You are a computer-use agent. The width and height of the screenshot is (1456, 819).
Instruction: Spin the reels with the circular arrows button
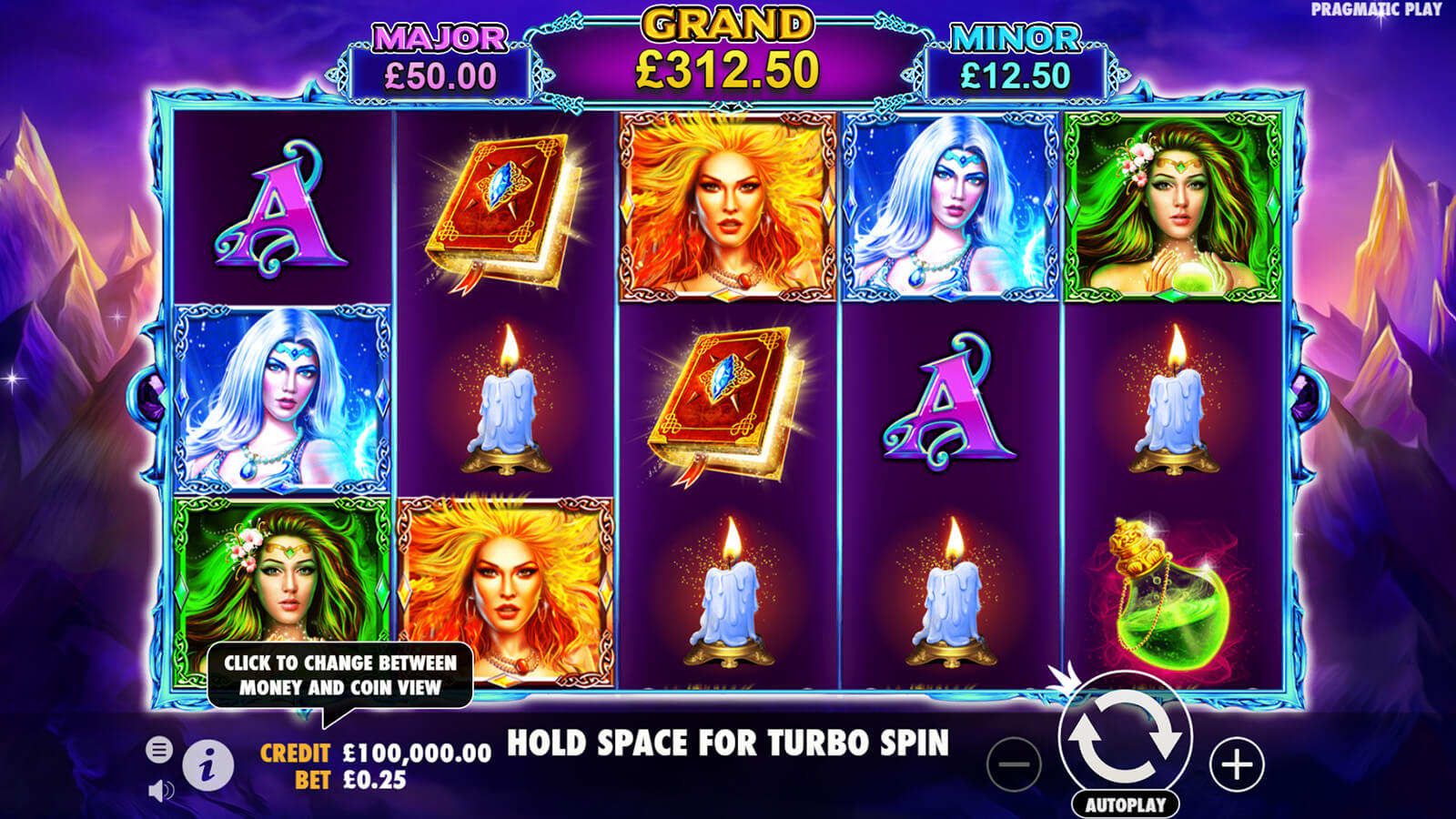point(1125,736)
